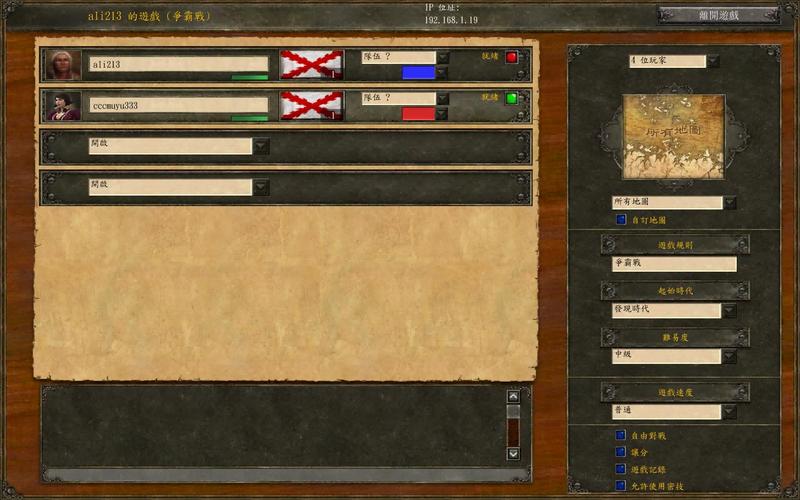800x500 pixels.
Task: Toggle the 讓分 handicap checkbox
Action: 621,453
